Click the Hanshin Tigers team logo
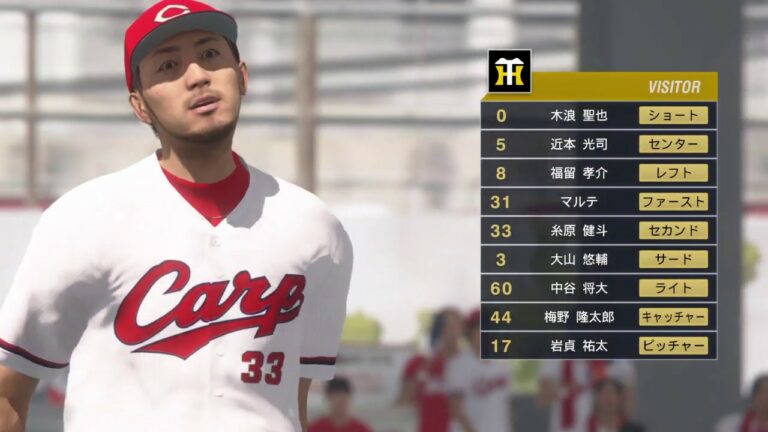Viewport: 768px width, 432px height. 509,71
